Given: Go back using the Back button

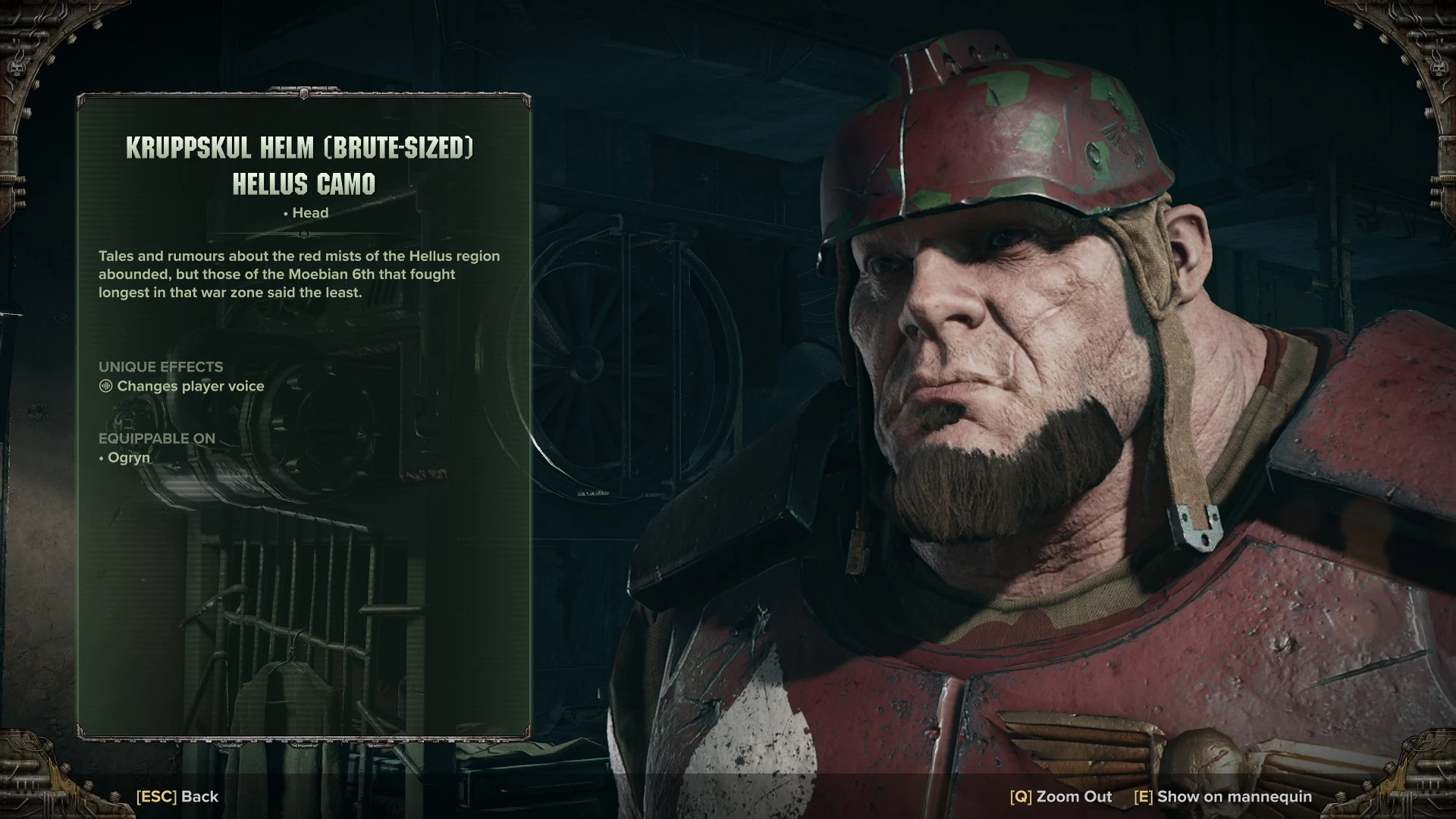Looking at the screenshot, I should [x=177, y=797].
